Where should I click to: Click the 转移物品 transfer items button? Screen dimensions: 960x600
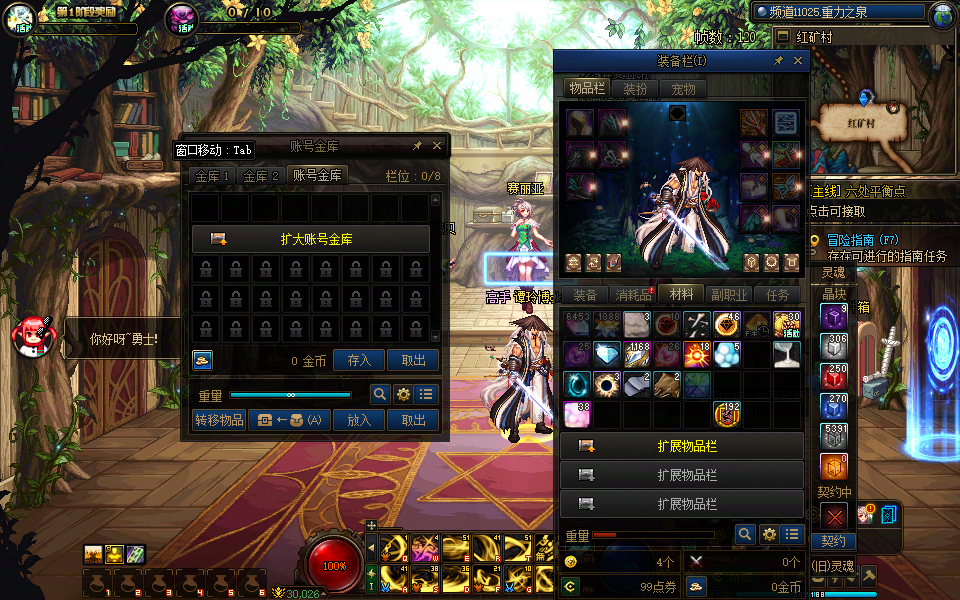219,420
